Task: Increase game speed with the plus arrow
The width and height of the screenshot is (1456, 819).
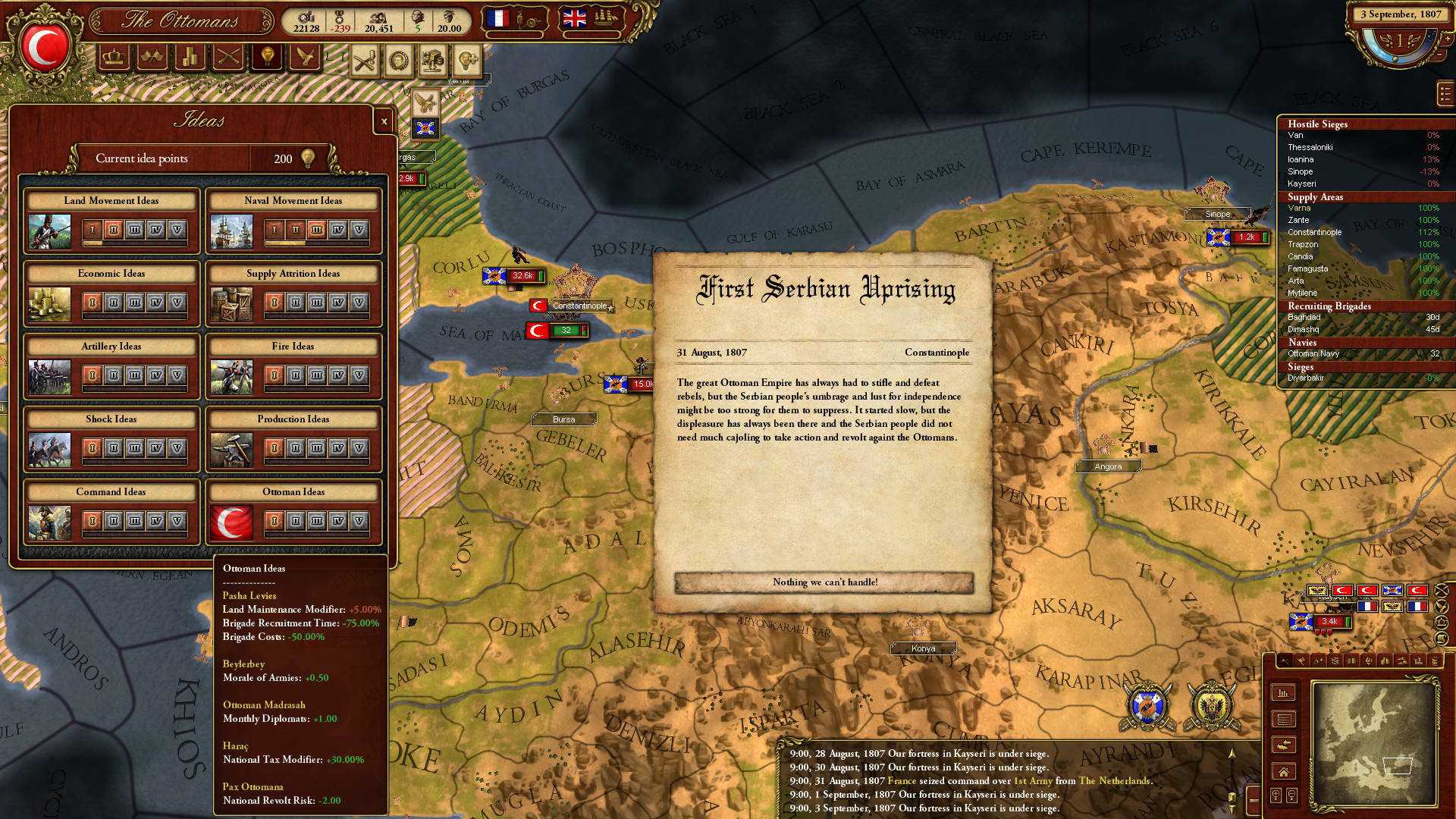Action: tap(1447, 38)
